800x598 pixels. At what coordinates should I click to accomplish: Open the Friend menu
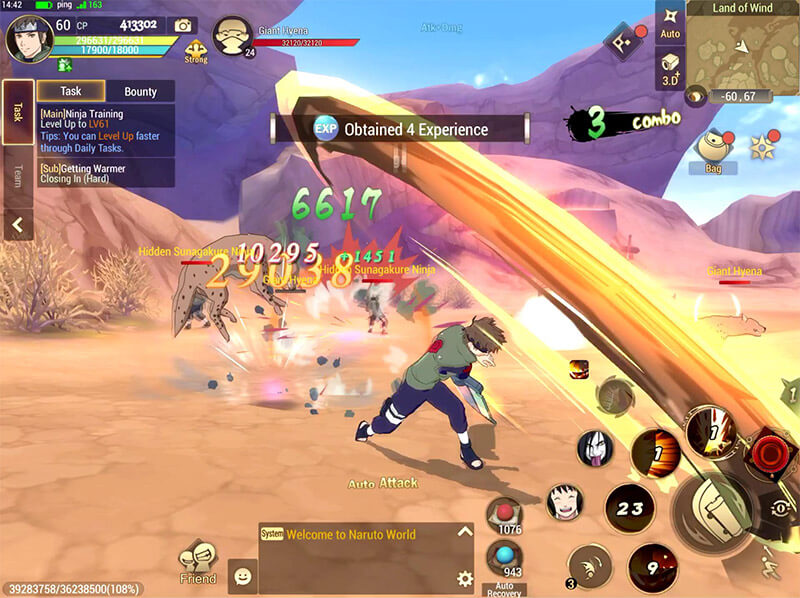coord(198,564)
